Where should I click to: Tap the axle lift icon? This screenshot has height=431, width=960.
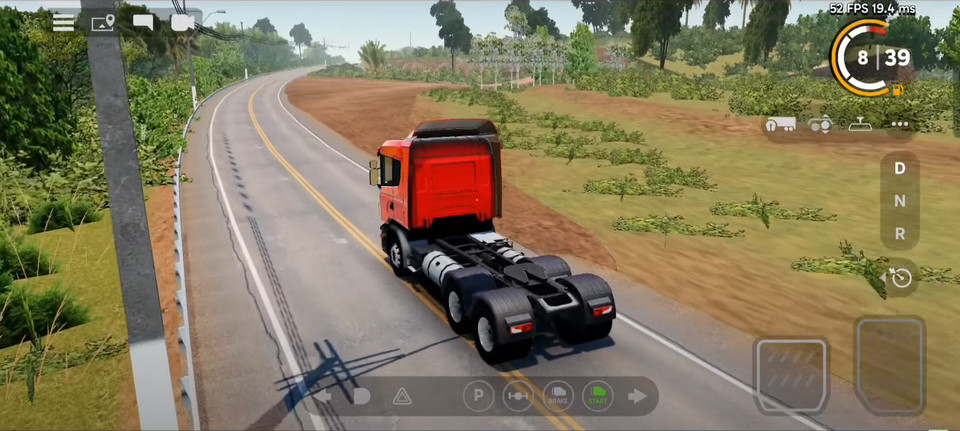820,125
